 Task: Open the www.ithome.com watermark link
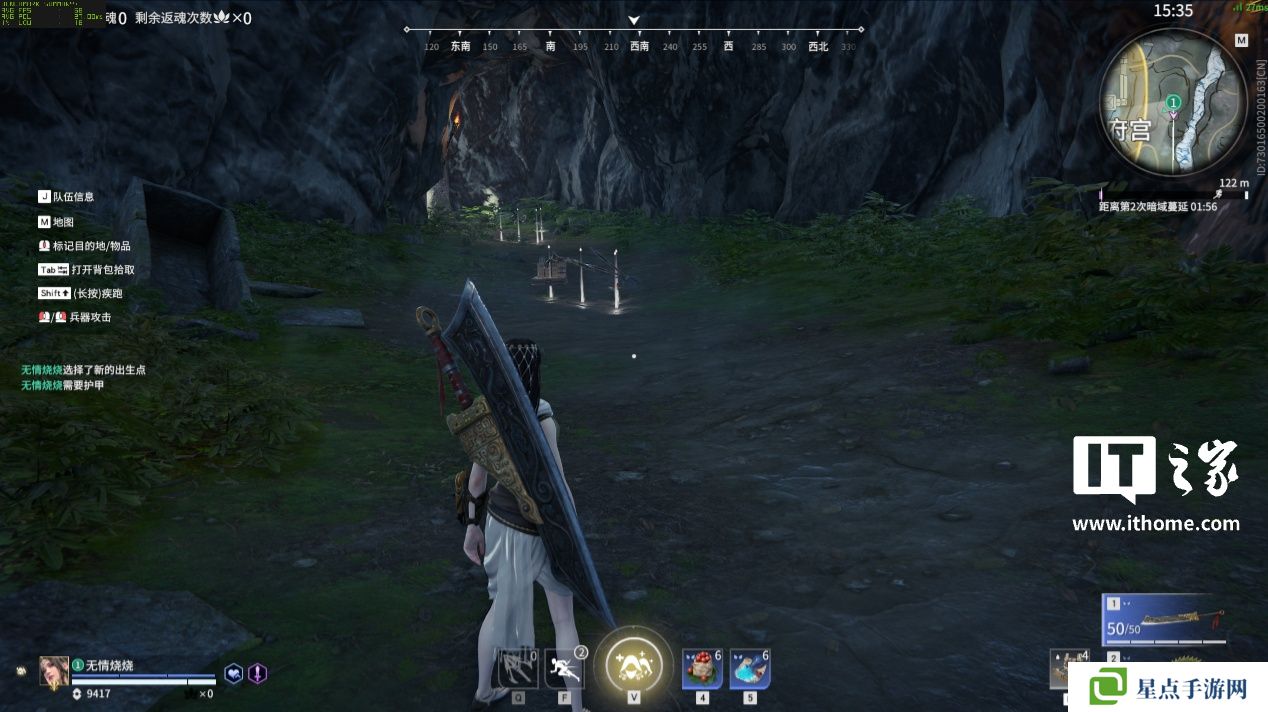[1155, 523]
